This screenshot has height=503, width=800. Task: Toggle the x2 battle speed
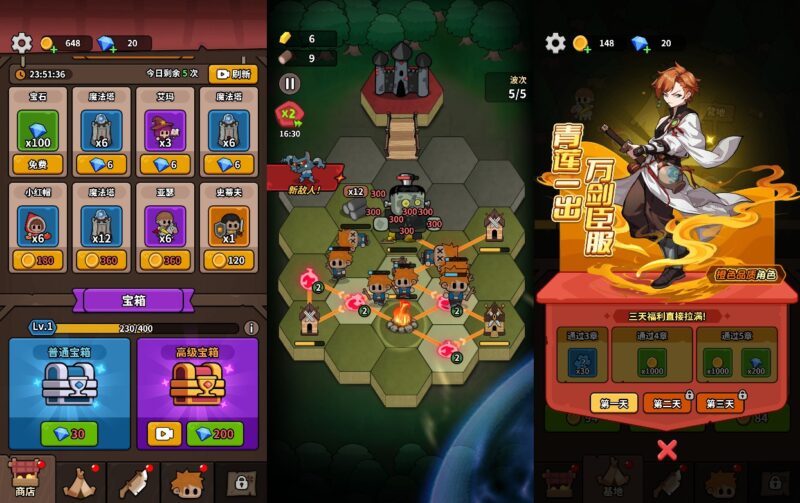pos(290,113)
